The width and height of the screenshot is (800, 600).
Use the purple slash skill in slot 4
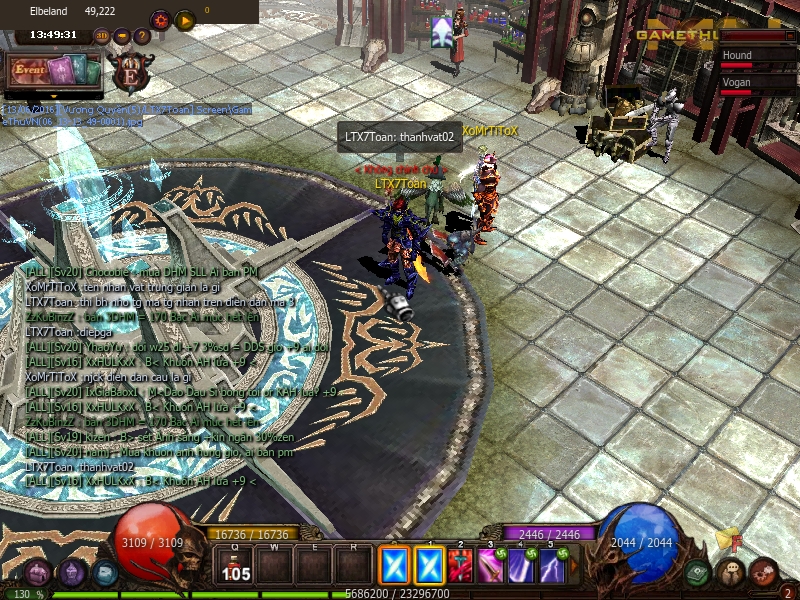(521, 567)
